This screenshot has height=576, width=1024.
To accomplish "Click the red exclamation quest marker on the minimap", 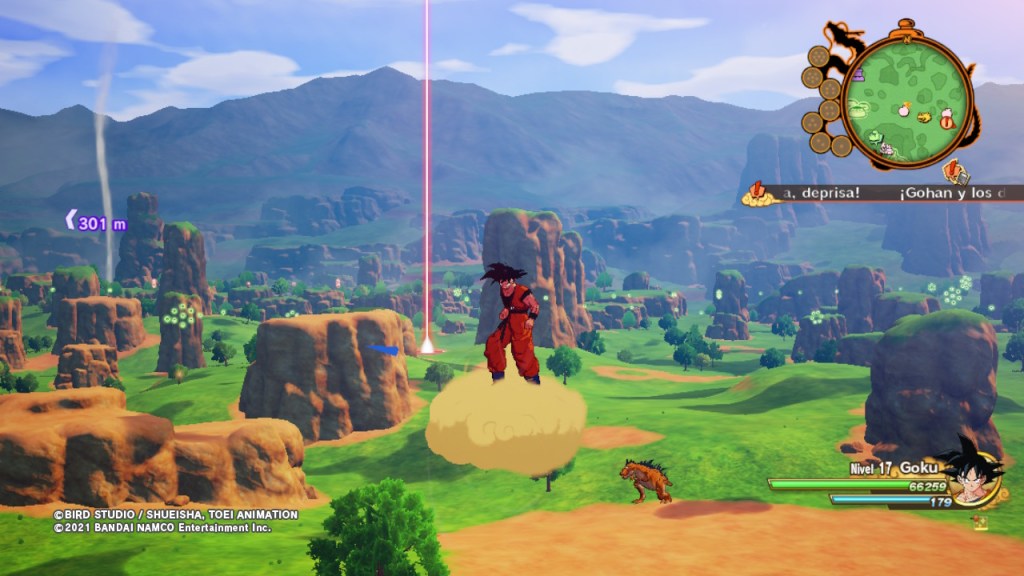I will 946,123.
